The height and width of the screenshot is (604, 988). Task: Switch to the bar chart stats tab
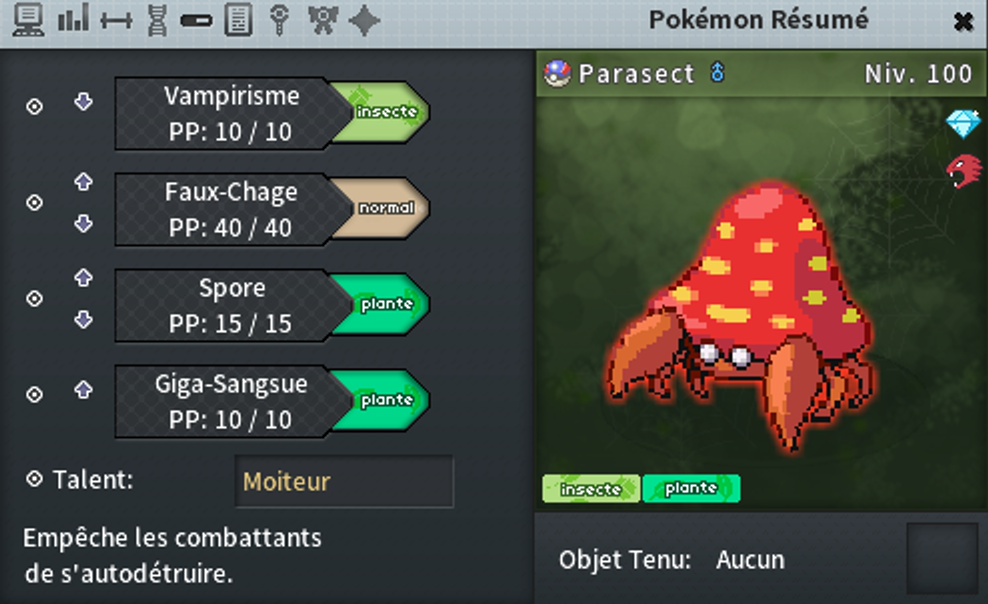coord(73,20)
